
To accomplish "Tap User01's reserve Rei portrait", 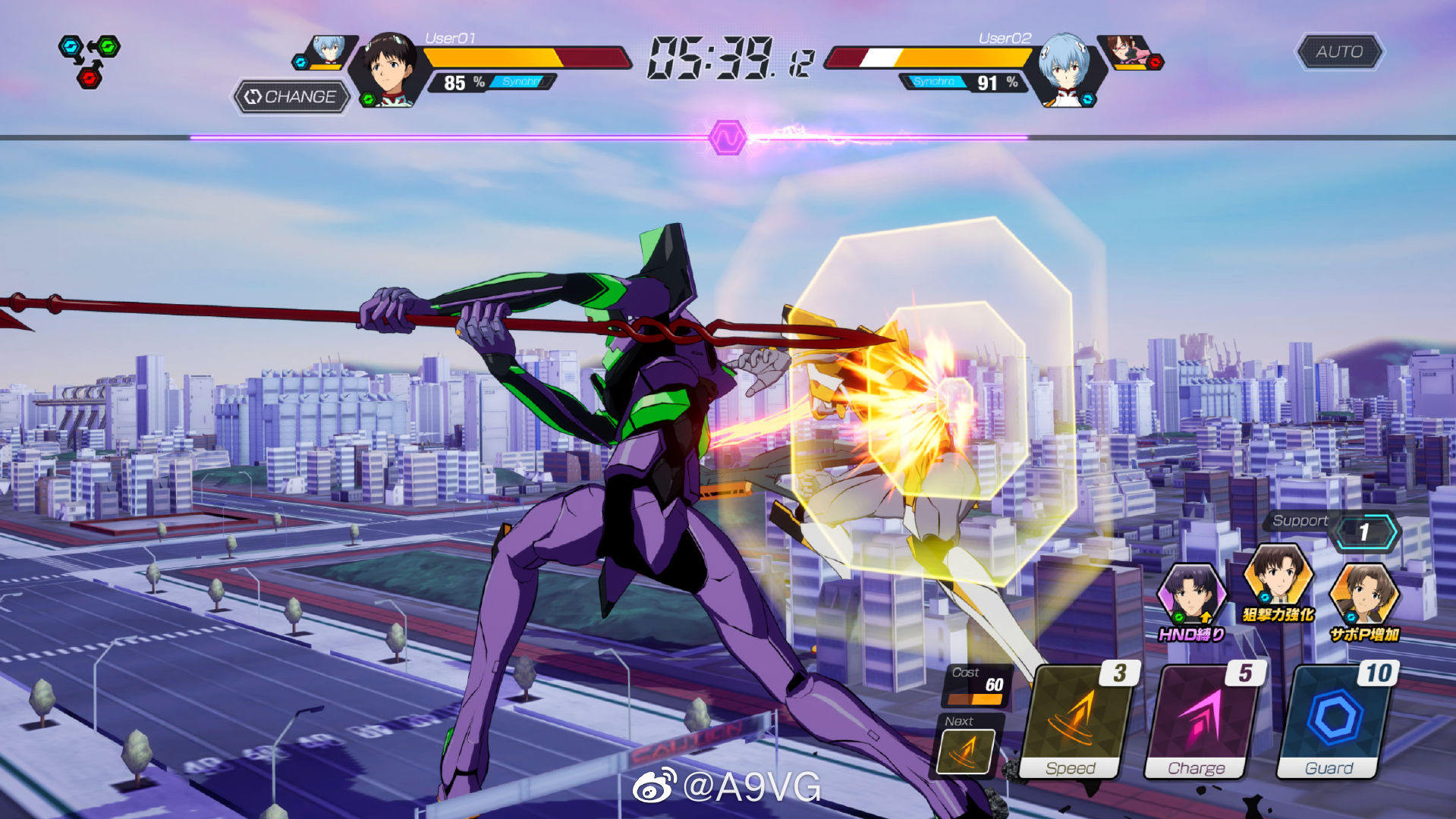I will coord(329,50).
